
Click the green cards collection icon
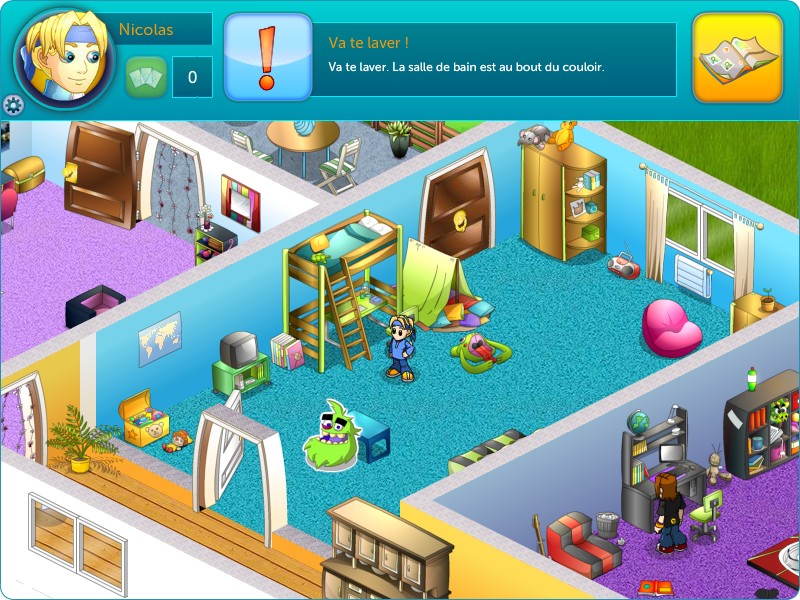coord(145,77)
